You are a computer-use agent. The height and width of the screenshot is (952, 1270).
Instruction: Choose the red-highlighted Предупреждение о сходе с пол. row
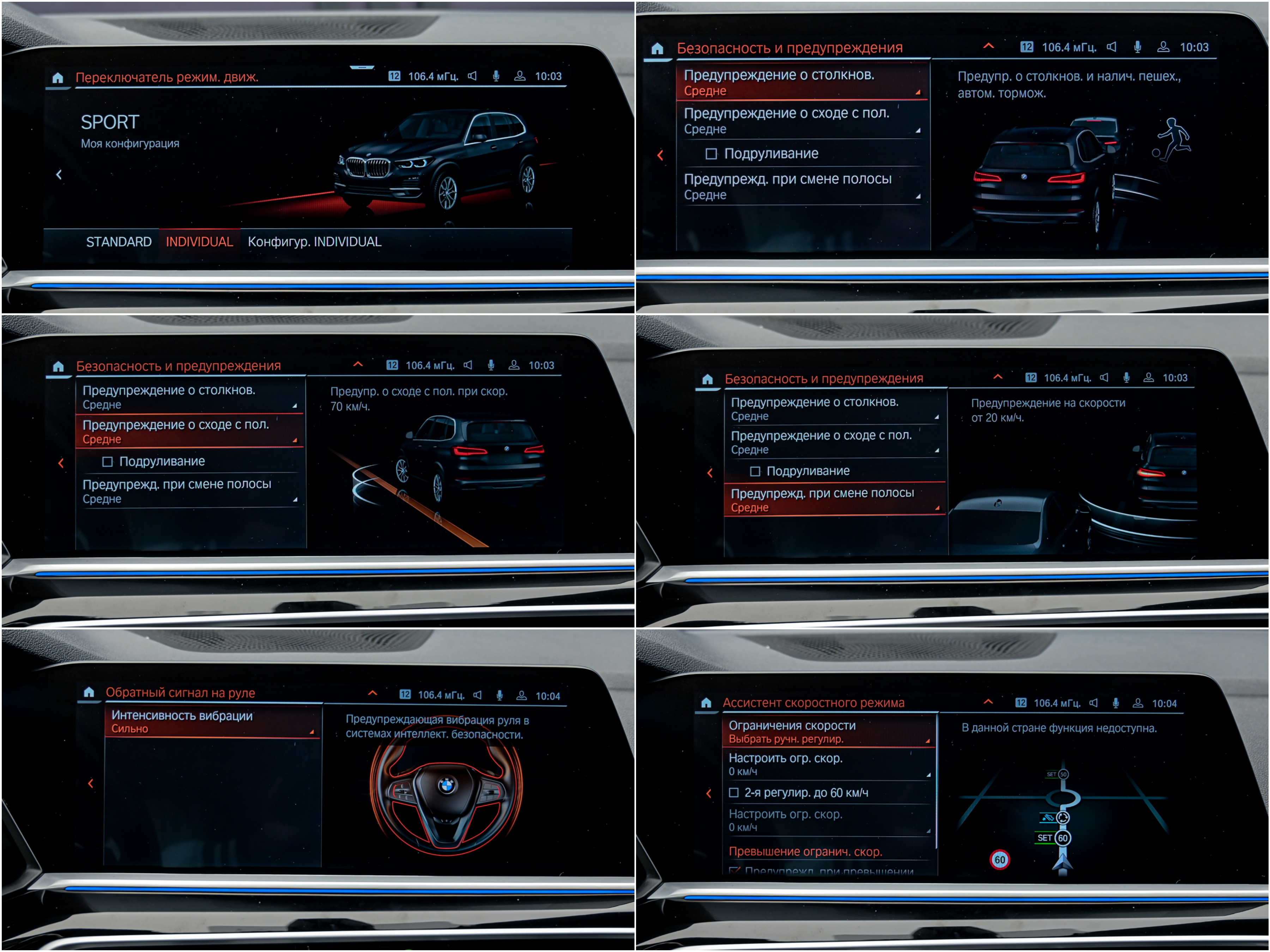coord(189,431)
